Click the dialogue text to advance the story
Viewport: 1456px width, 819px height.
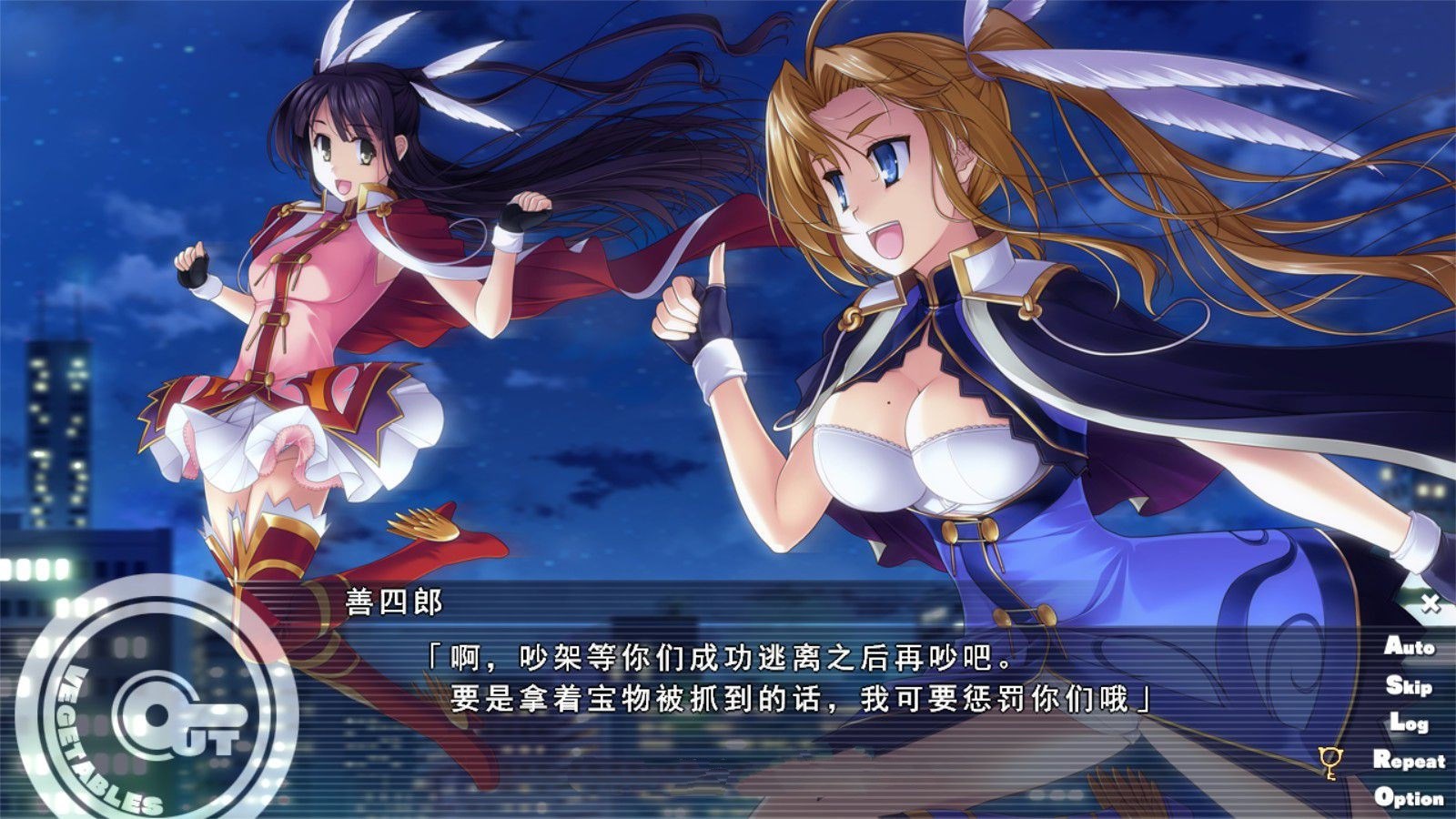[x=792, y=678]
